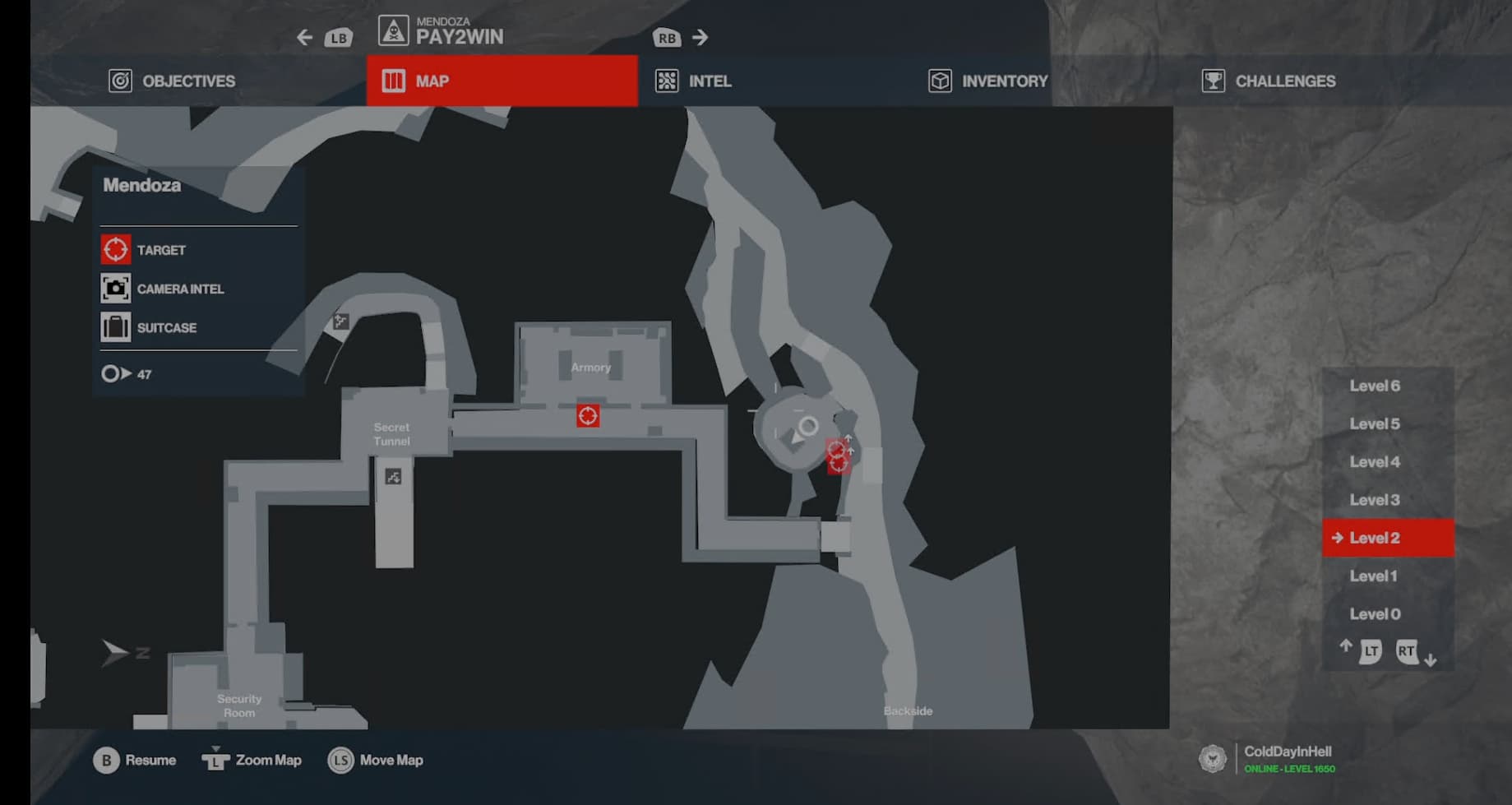Select the active Map tab

click(x=502, y=81)
